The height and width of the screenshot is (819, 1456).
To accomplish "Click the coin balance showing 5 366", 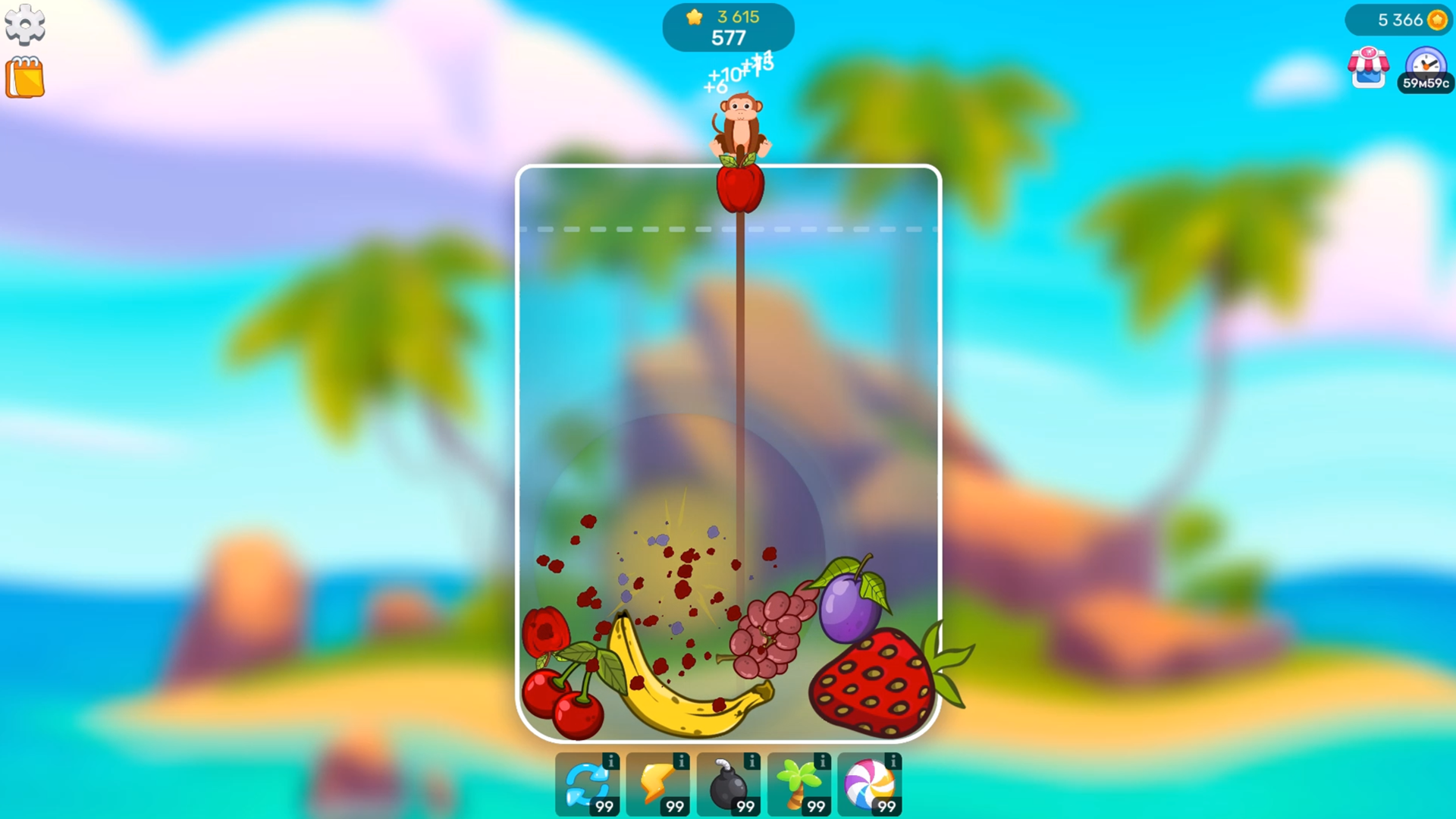I will 1403,20.
